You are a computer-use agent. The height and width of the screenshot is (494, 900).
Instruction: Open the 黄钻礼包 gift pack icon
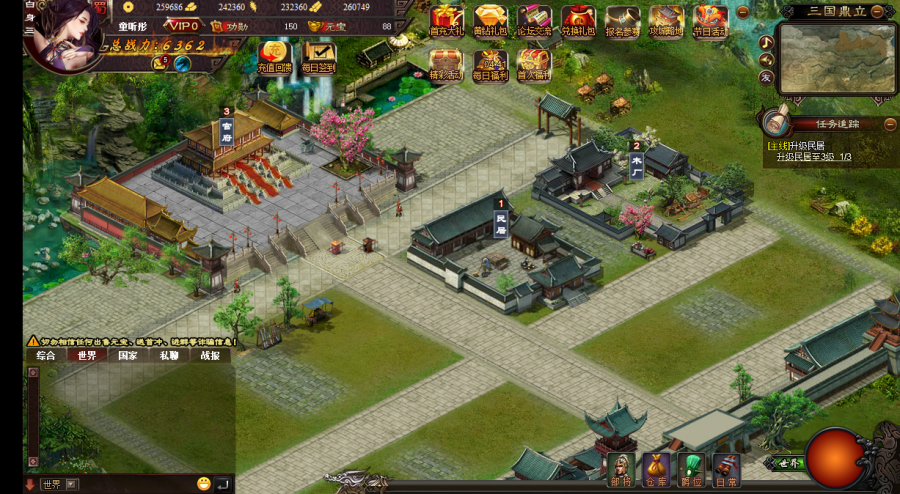(490, 19)
